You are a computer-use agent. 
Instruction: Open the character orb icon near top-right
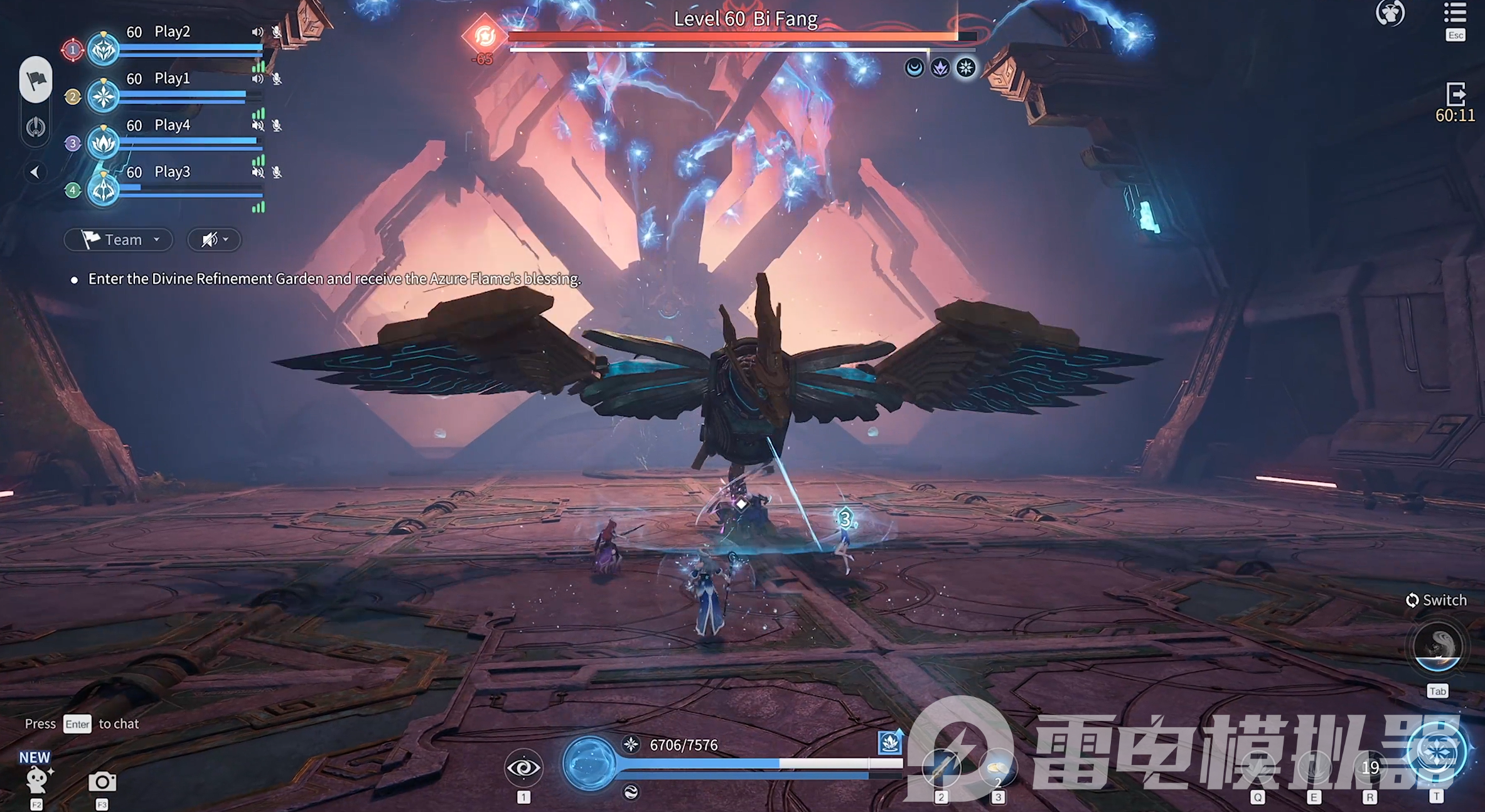point(1390,13)
